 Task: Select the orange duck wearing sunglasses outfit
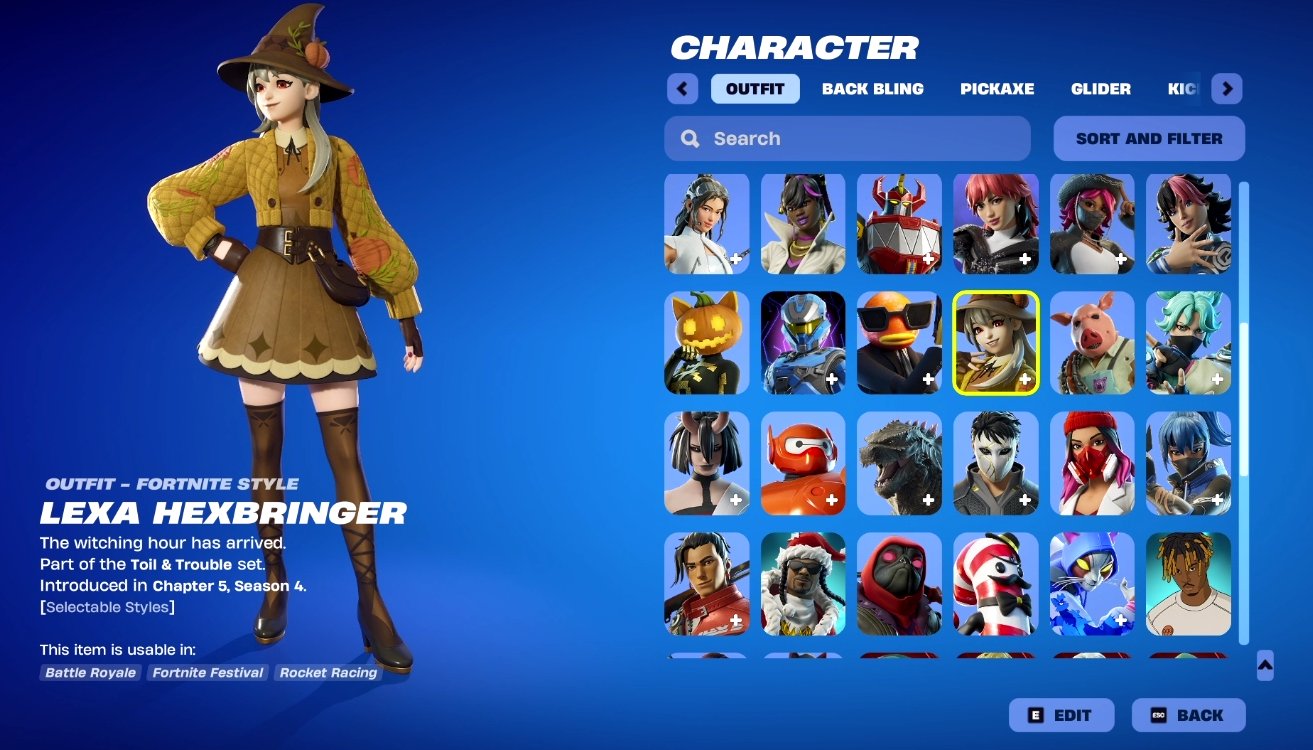point(899,343)
